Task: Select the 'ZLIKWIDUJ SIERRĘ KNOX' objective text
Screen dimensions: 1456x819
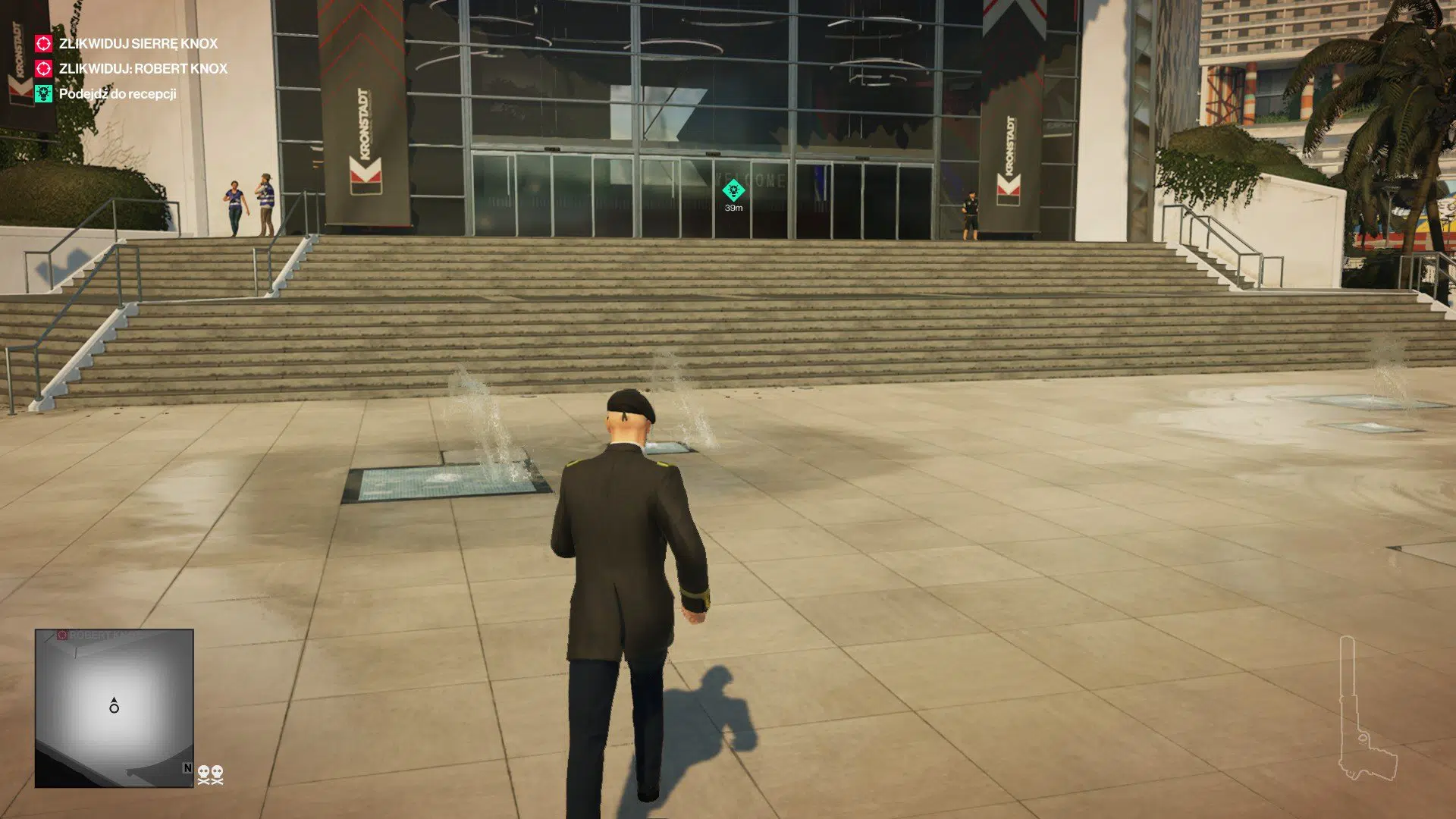Action: coord(136,43)
